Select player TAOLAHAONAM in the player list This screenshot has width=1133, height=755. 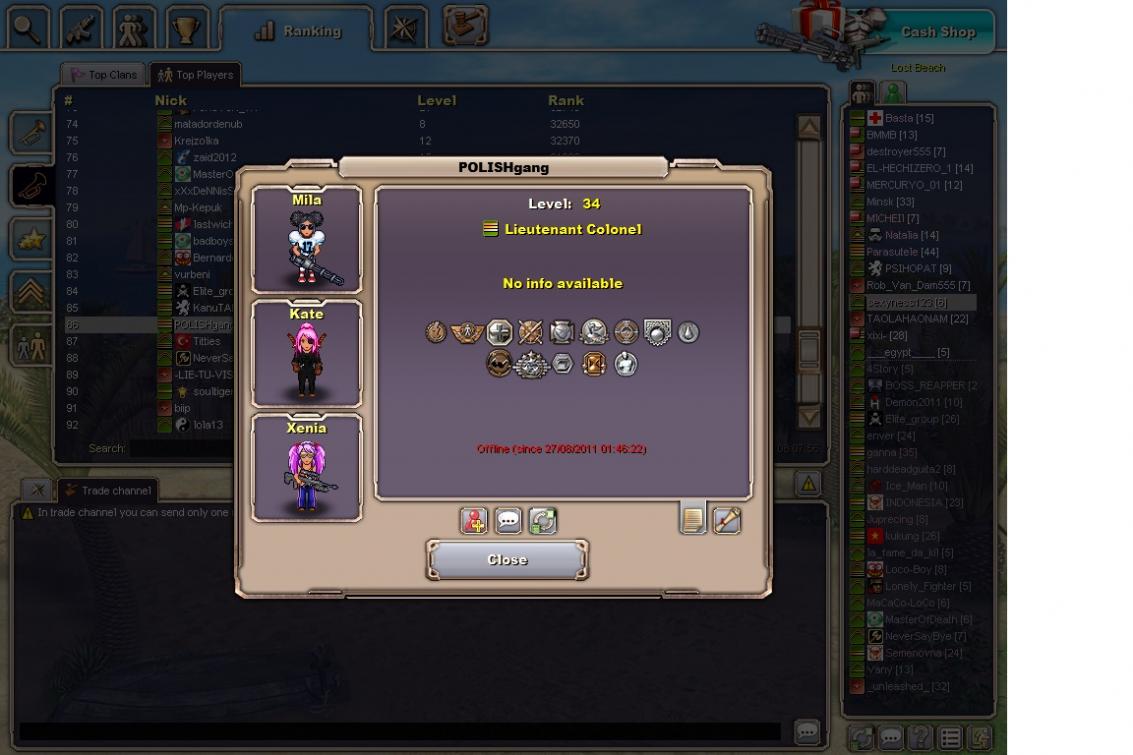[916, 319]
